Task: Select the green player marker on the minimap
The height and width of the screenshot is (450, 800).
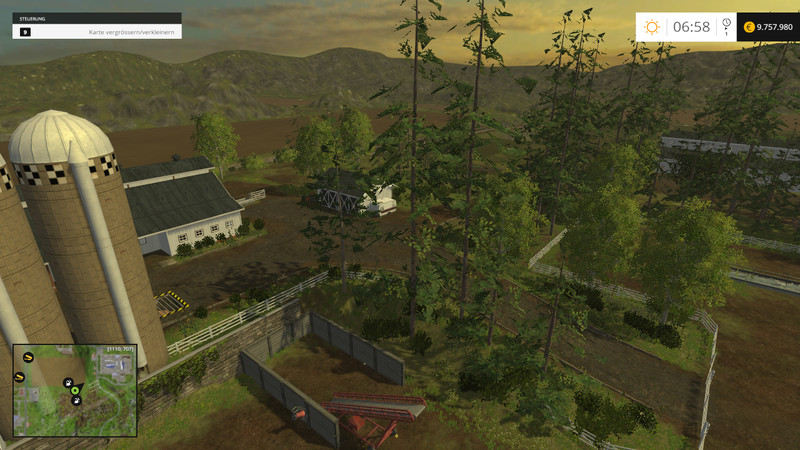Action: pyautogui.click(x=76, y=391)
